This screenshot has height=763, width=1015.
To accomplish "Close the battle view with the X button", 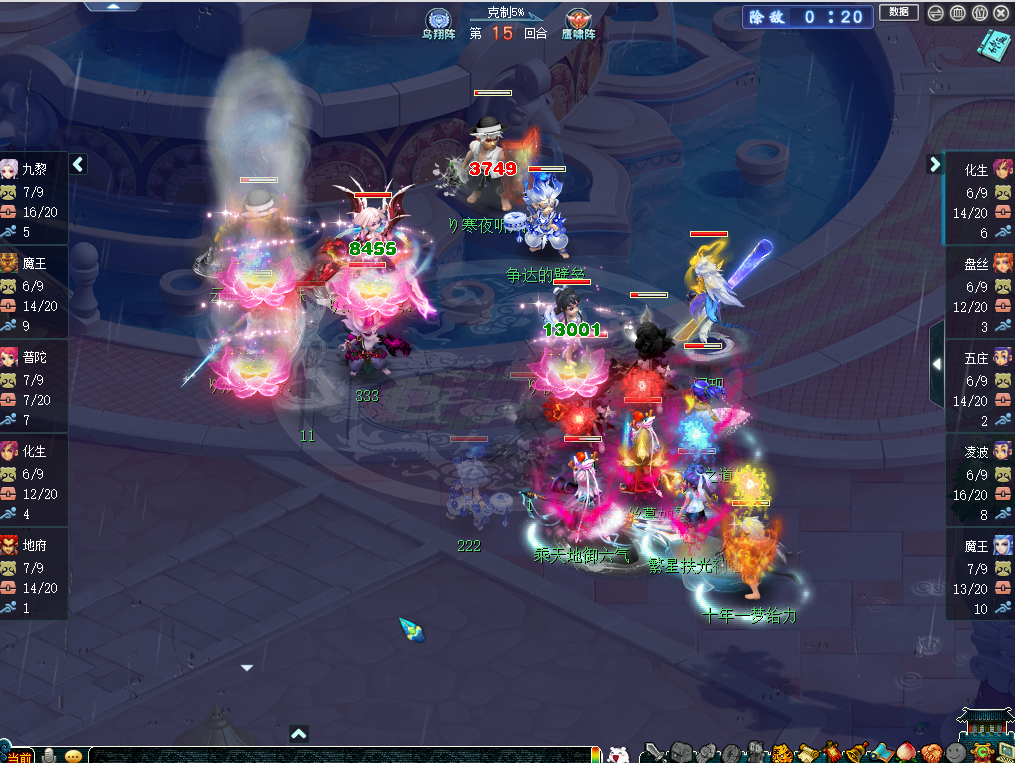I will (x=999, y=13).
